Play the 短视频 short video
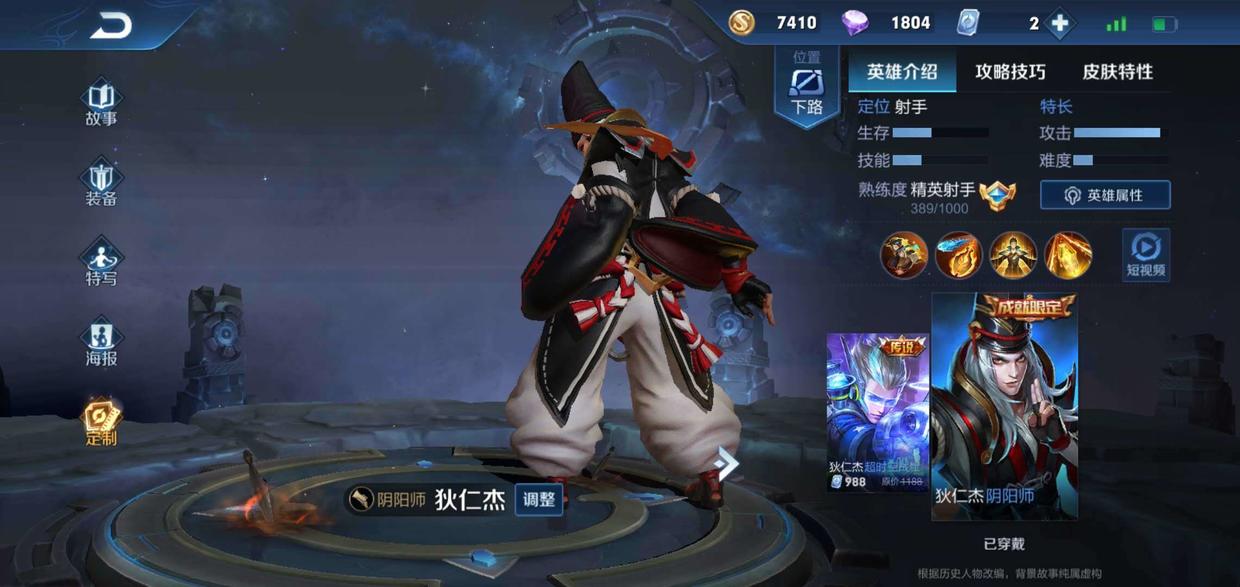 1145,254
